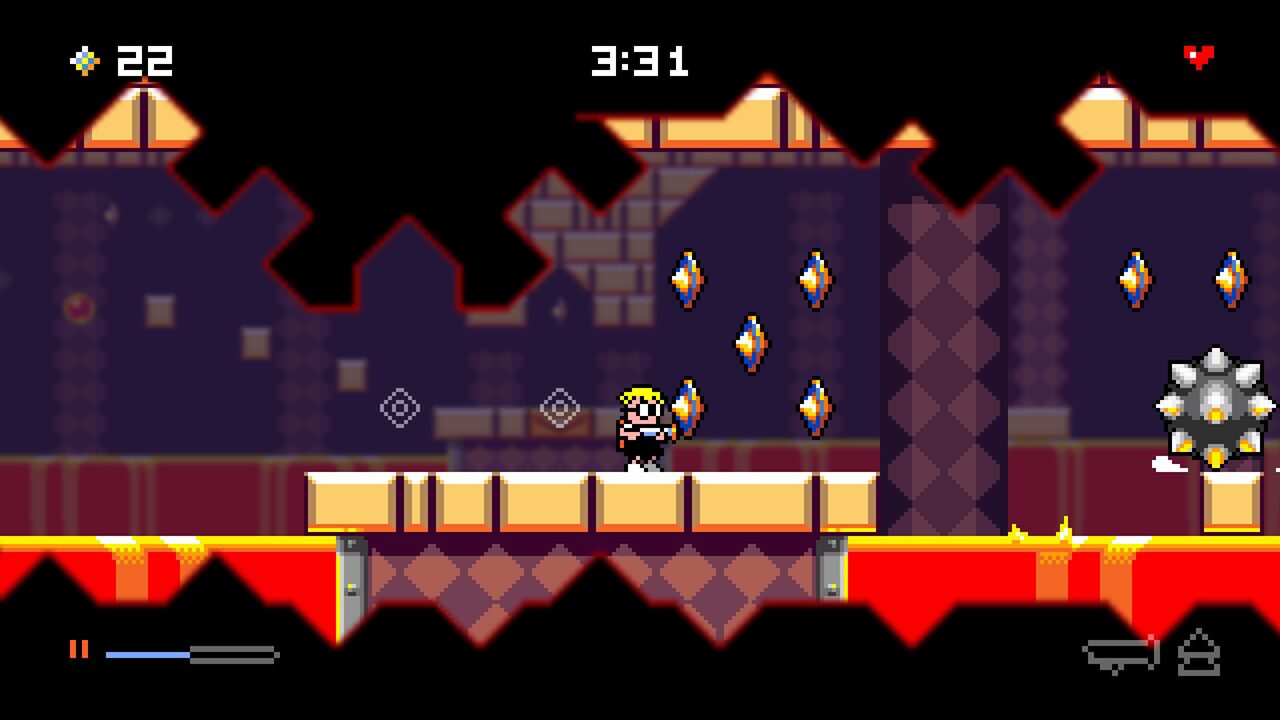Click the gem counter star icon

point(83,62)
